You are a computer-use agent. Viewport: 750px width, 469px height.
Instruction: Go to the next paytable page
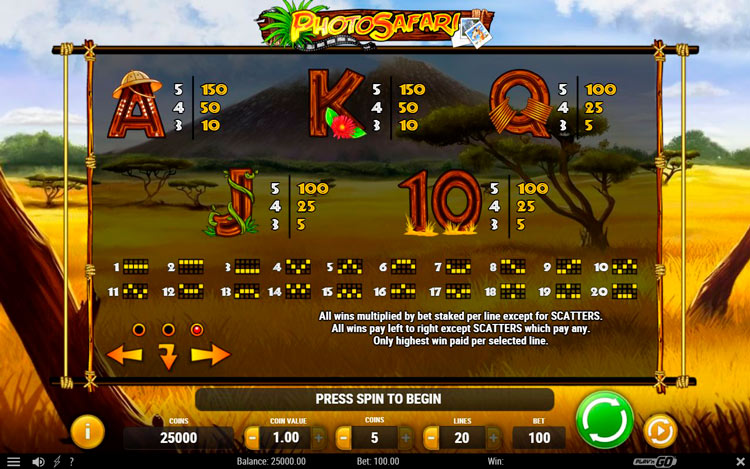(x=210, y=354)
